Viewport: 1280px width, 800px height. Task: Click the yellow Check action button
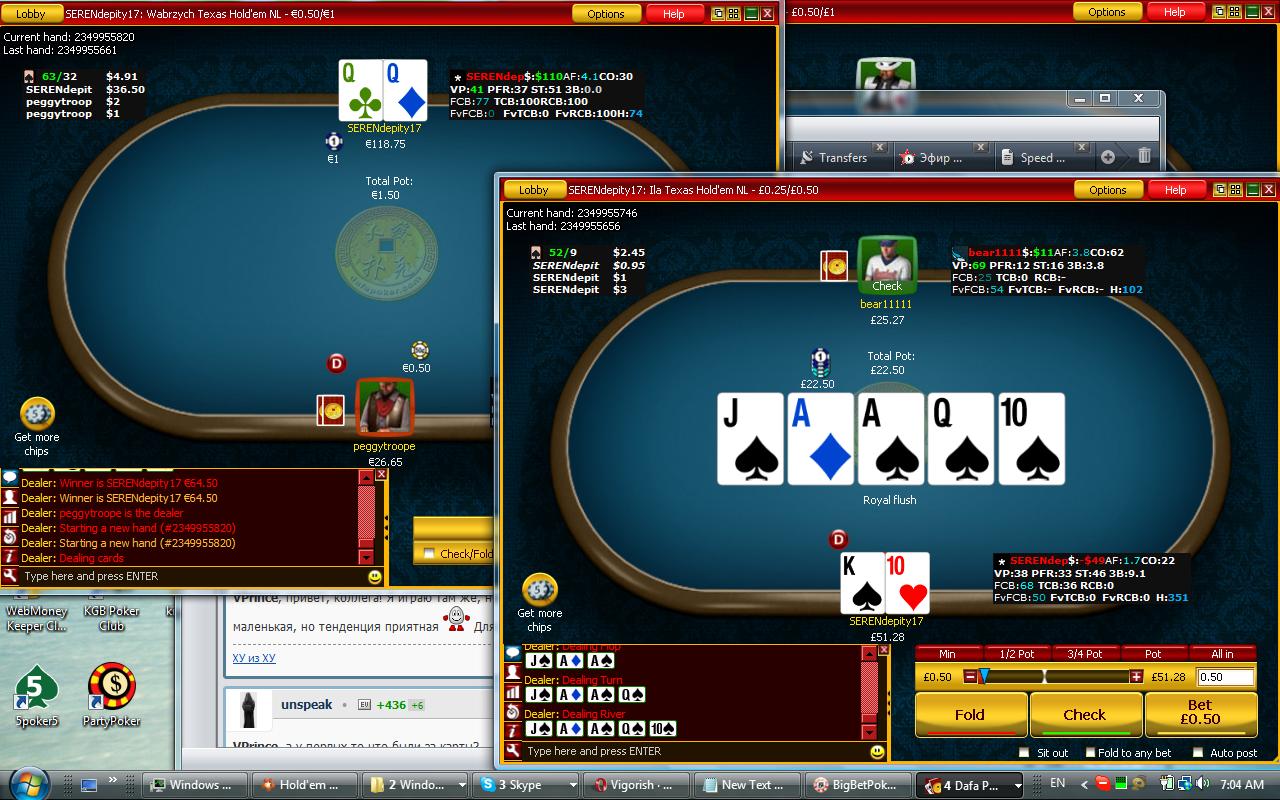coord(1084,715)
